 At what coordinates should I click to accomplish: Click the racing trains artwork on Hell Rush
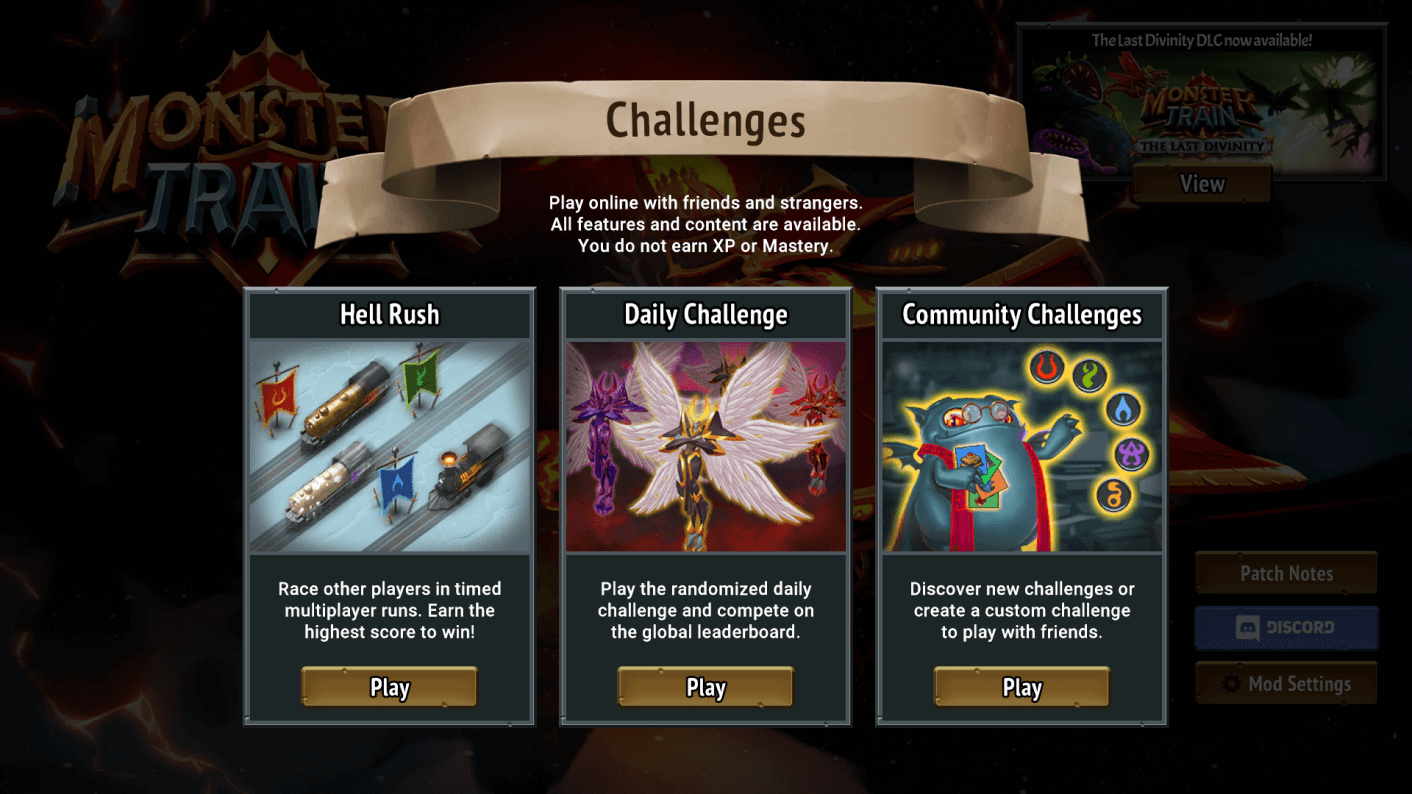(x=389, y=445)
